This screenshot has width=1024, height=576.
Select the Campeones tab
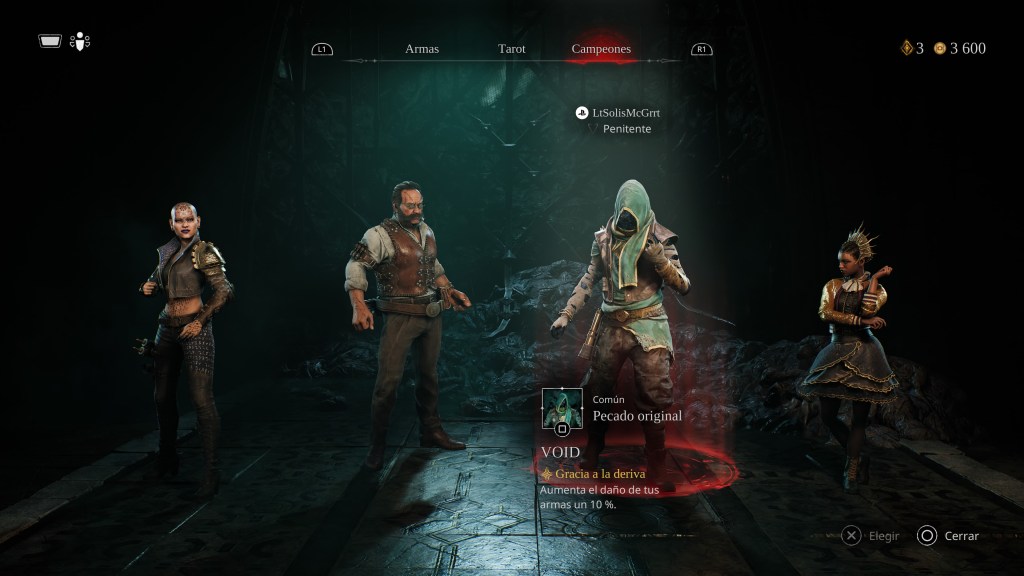point(601,49)
